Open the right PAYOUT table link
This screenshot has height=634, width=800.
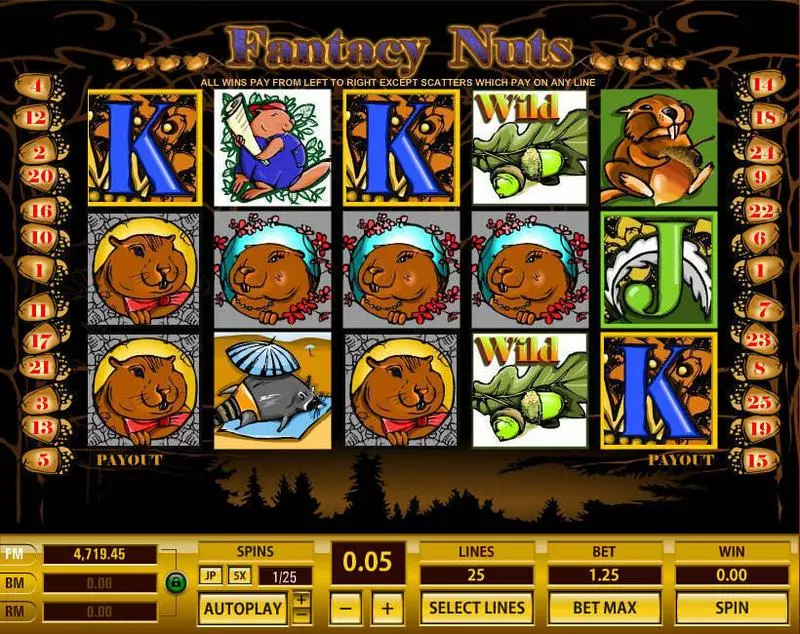[x=681, y=460]
